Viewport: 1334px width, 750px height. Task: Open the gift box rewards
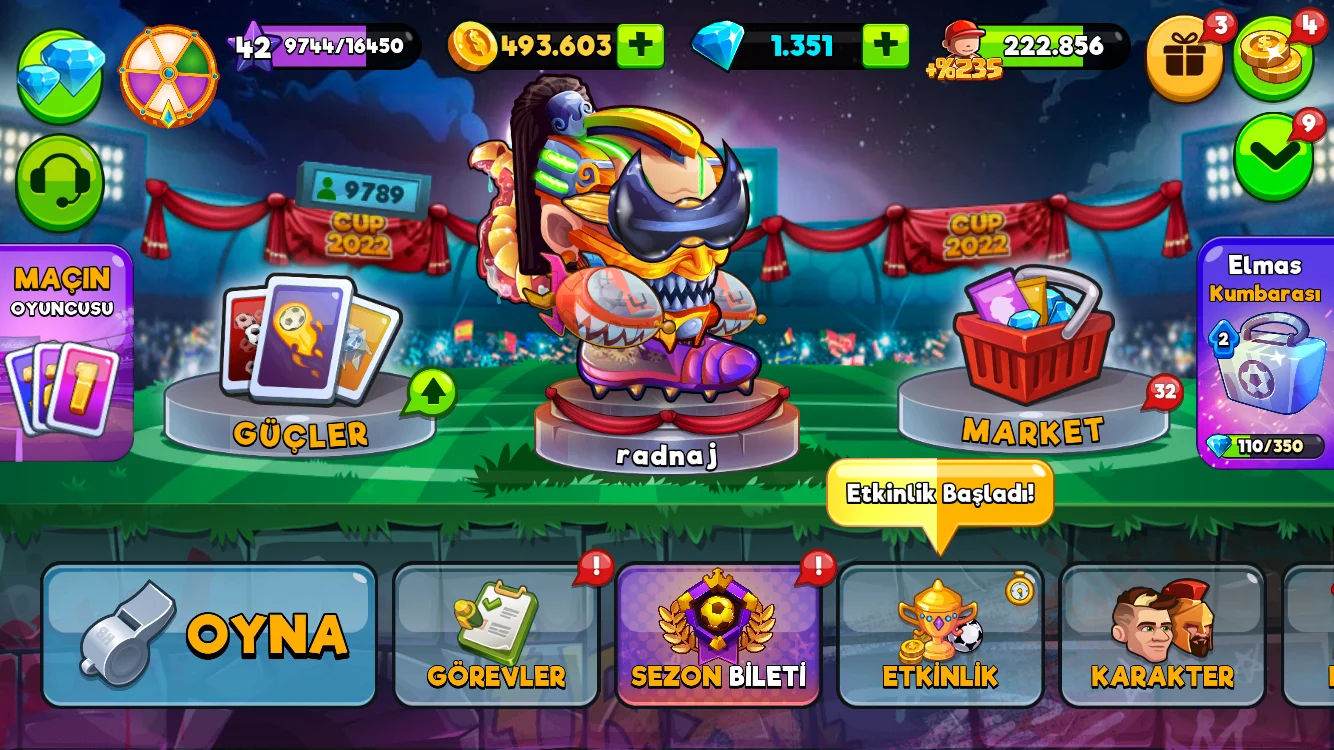point(1185,58)
